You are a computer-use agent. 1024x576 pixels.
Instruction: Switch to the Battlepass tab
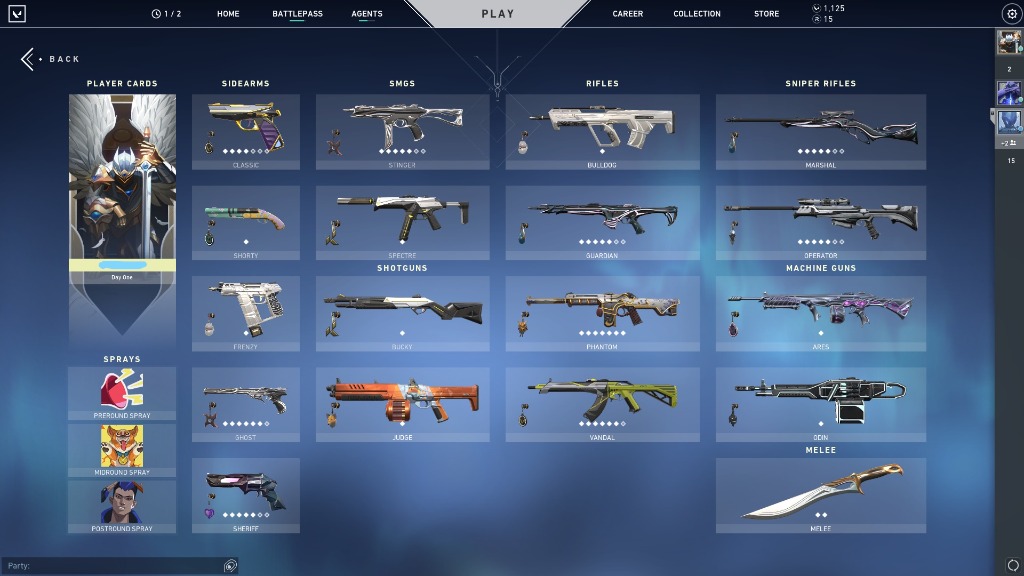pyautogui.click(x=297, y=14)
